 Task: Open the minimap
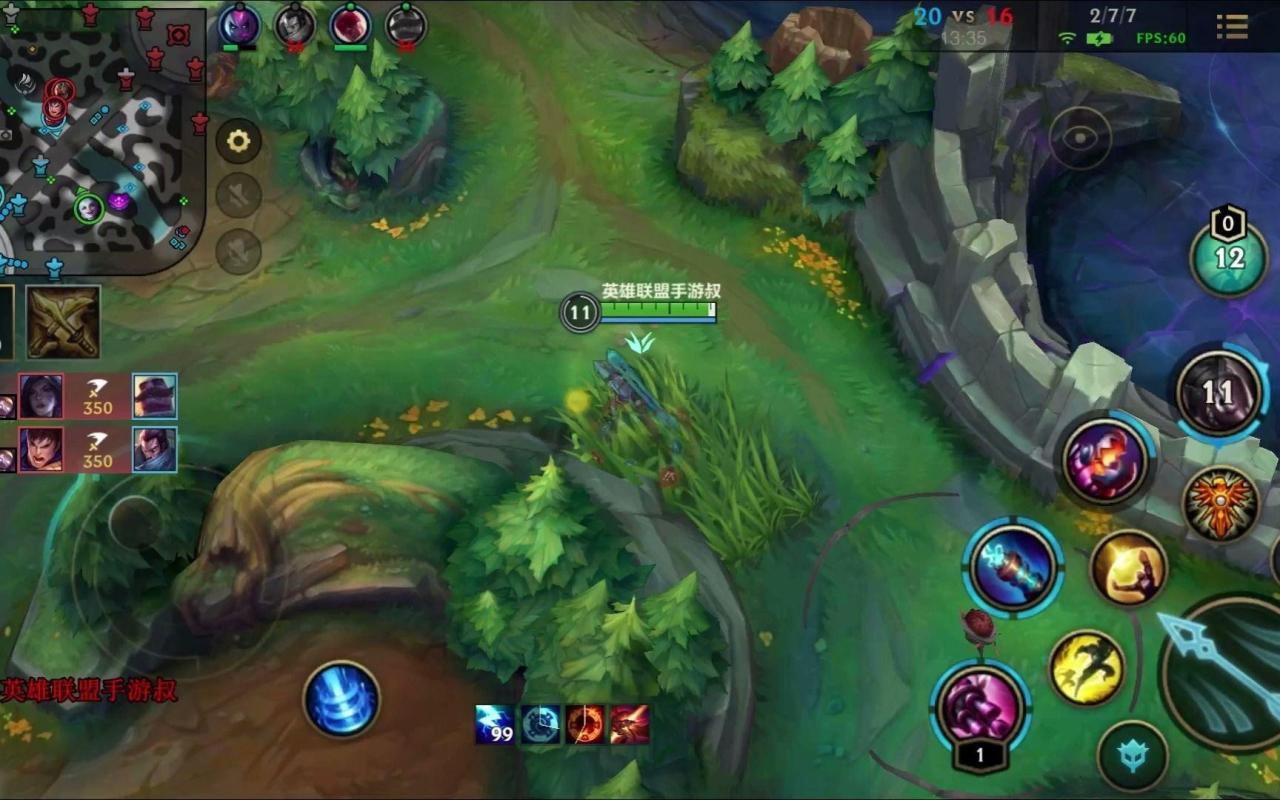[x=100, y=135]
